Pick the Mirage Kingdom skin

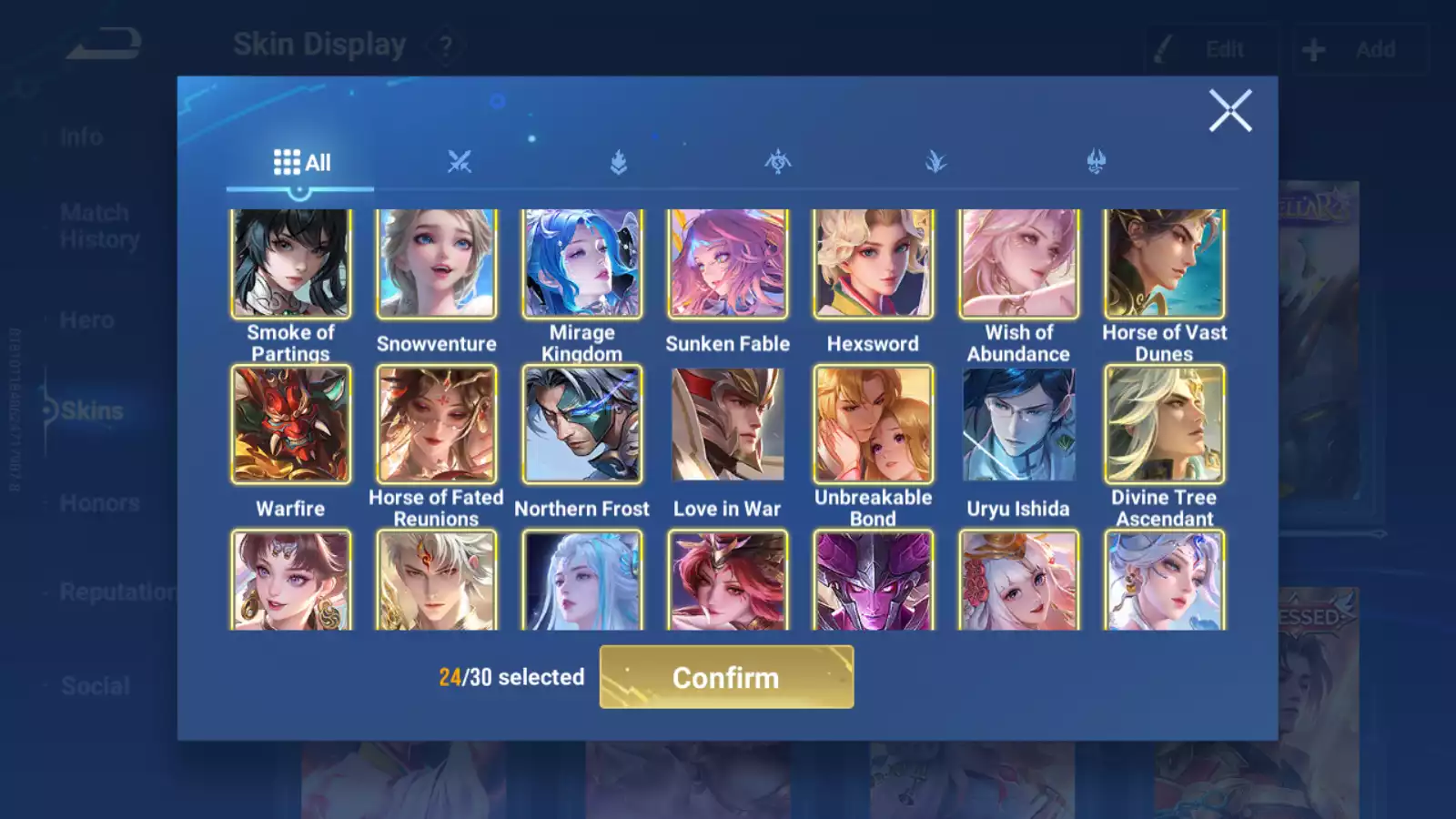(582, 264)
